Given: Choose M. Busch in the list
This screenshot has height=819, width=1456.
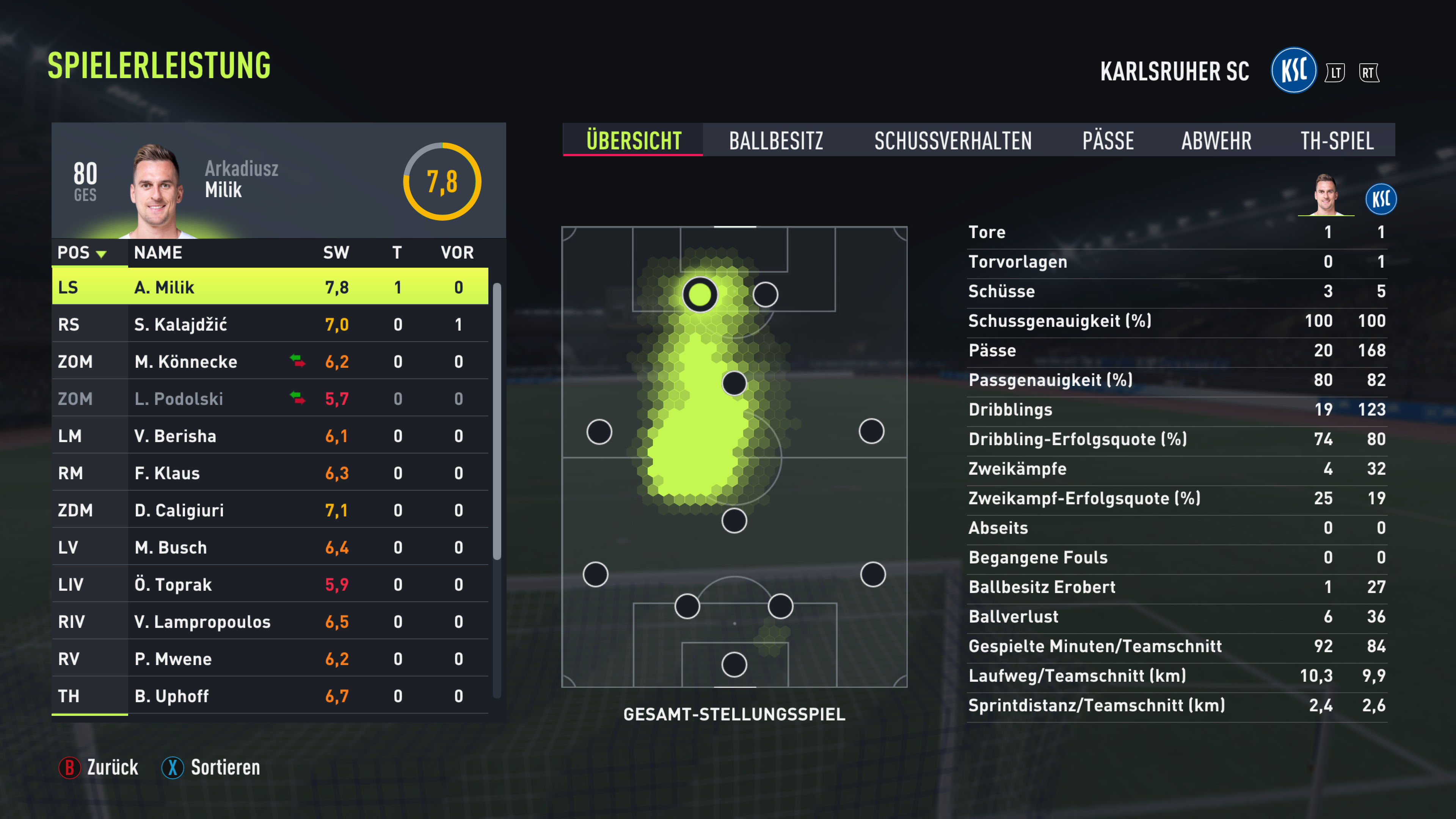Looking at the screenshot, I should coord(270,547).
